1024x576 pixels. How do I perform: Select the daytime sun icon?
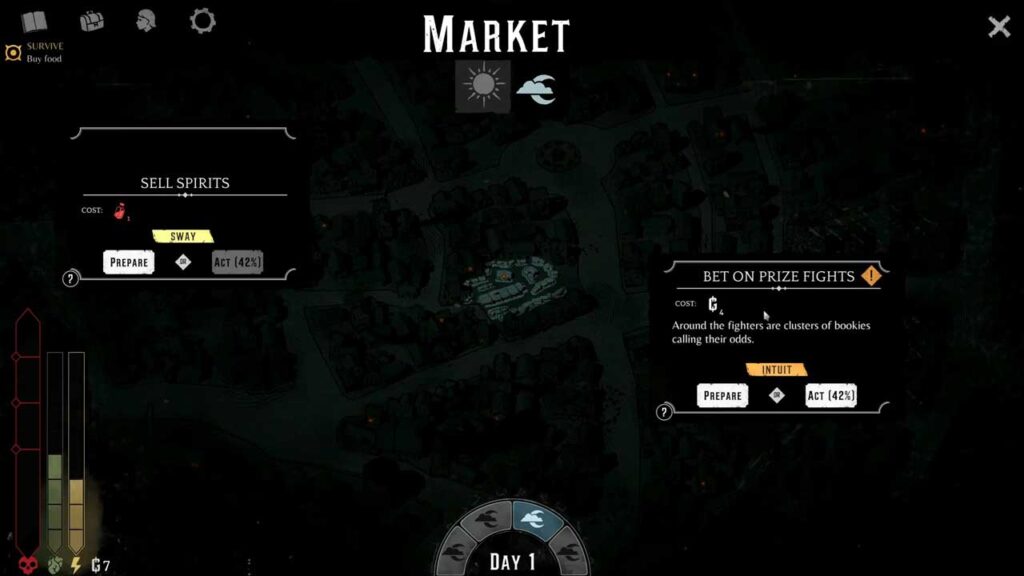tap(483, 86)
